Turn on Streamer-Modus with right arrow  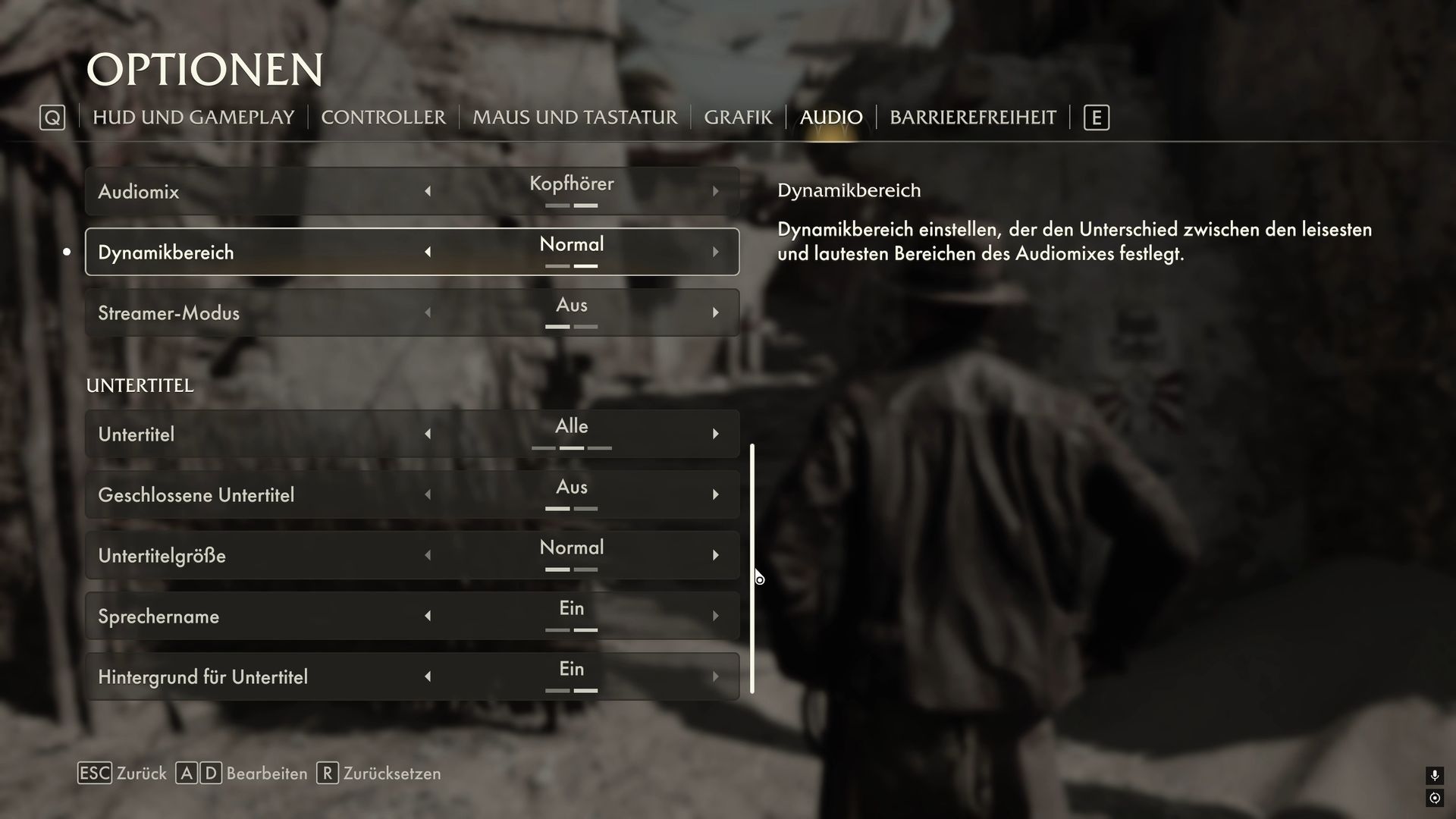click(x=715, y=312)
